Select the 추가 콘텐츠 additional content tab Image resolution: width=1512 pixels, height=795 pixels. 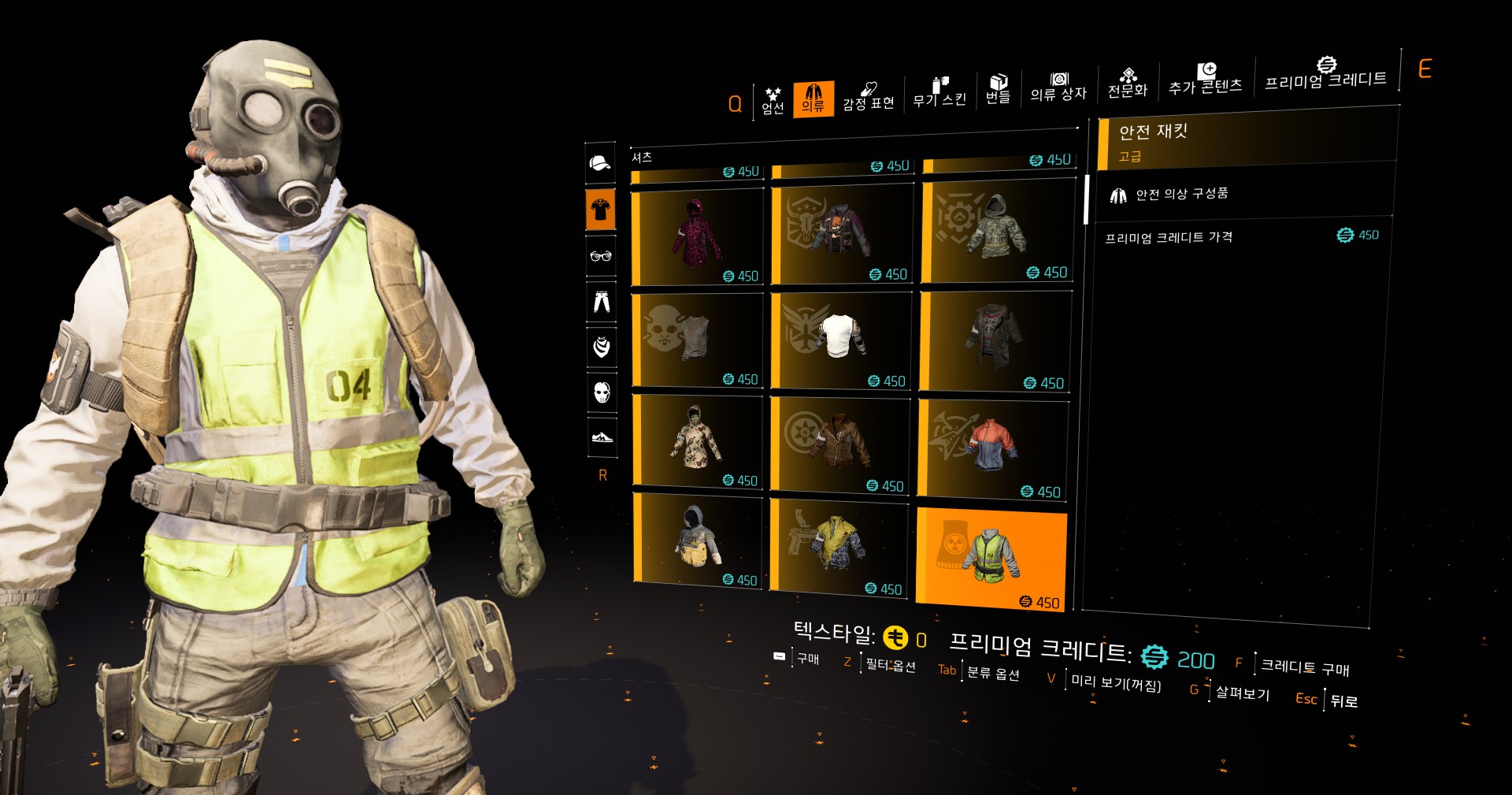pyautogui.click(x=1205, y=80)
